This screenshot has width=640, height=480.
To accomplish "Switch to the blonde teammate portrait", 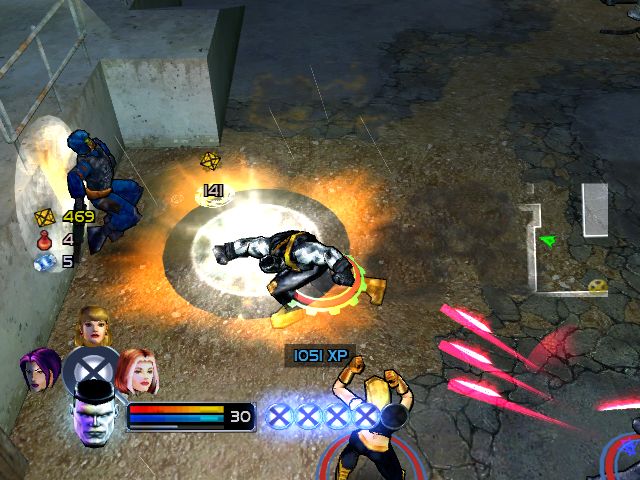I will point(93,325).
